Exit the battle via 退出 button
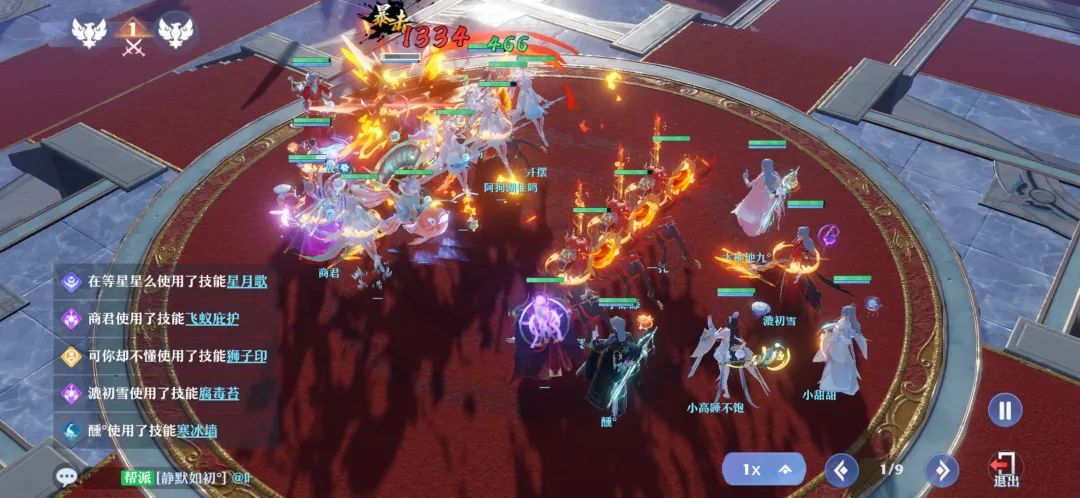The image size is (1080, 498). (x=1004, y=469)
